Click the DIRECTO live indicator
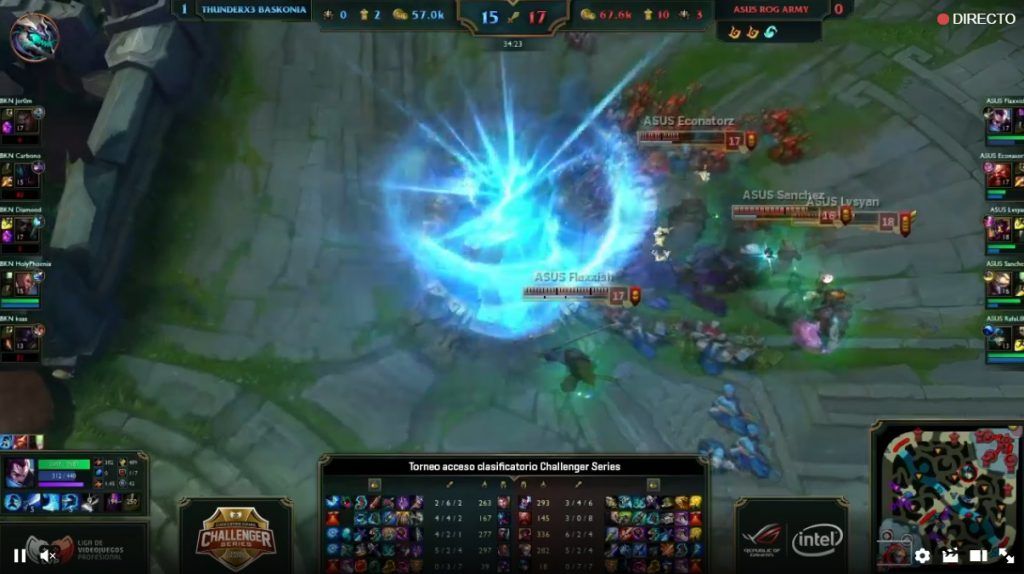The height and width of the screenshot is (574, 1024). click(976, 19)
